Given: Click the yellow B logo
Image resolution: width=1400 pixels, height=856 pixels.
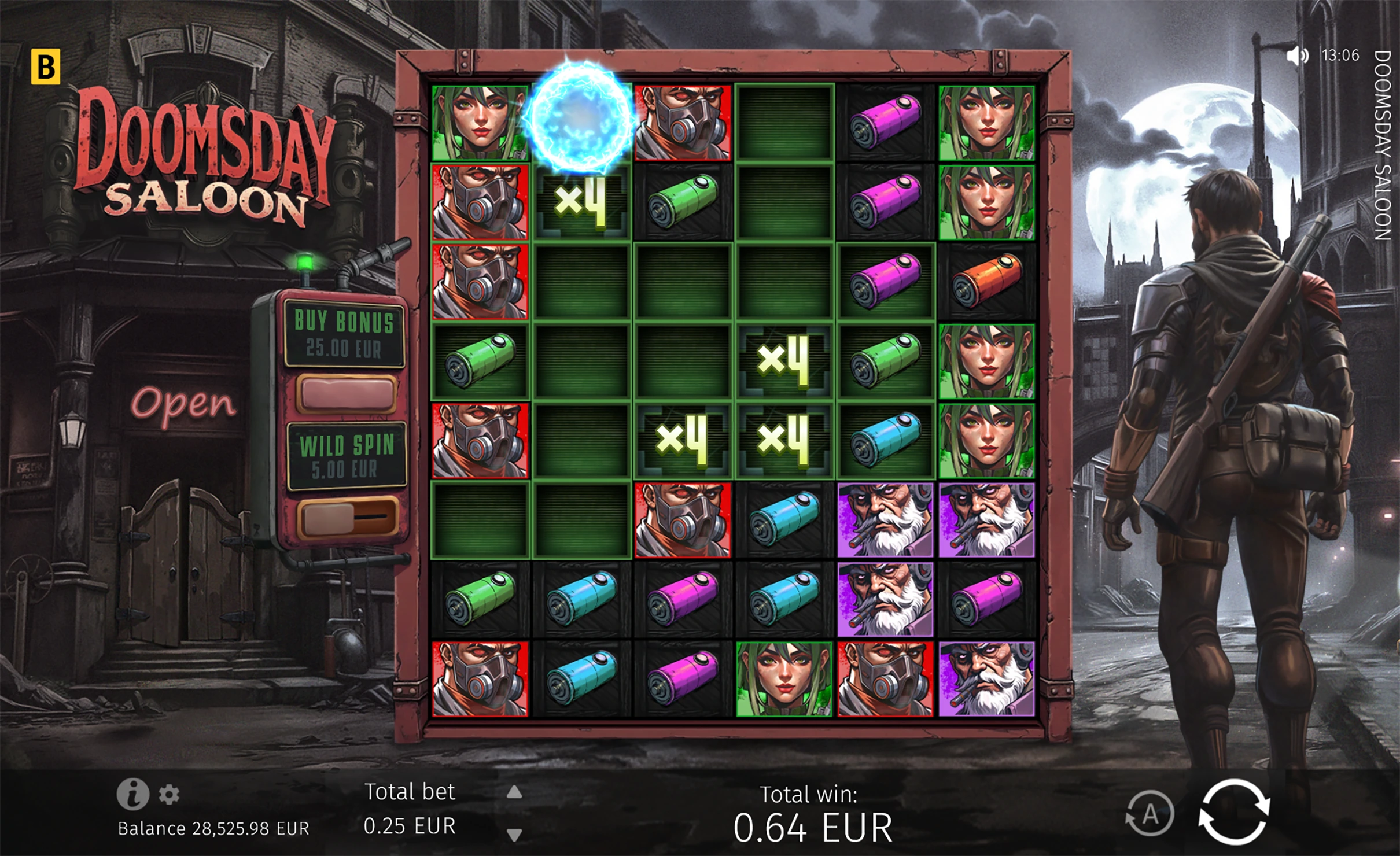Looking at the screenshot, I should 45,67.
